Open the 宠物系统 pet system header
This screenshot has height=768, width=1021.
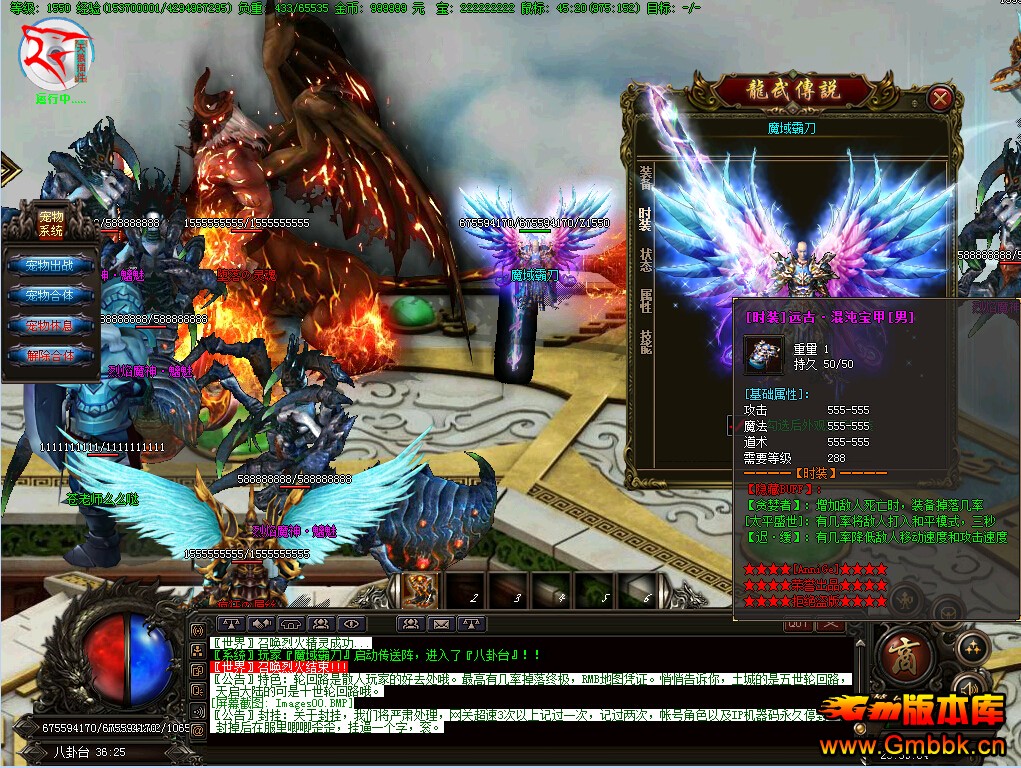[x=51, y=223]
